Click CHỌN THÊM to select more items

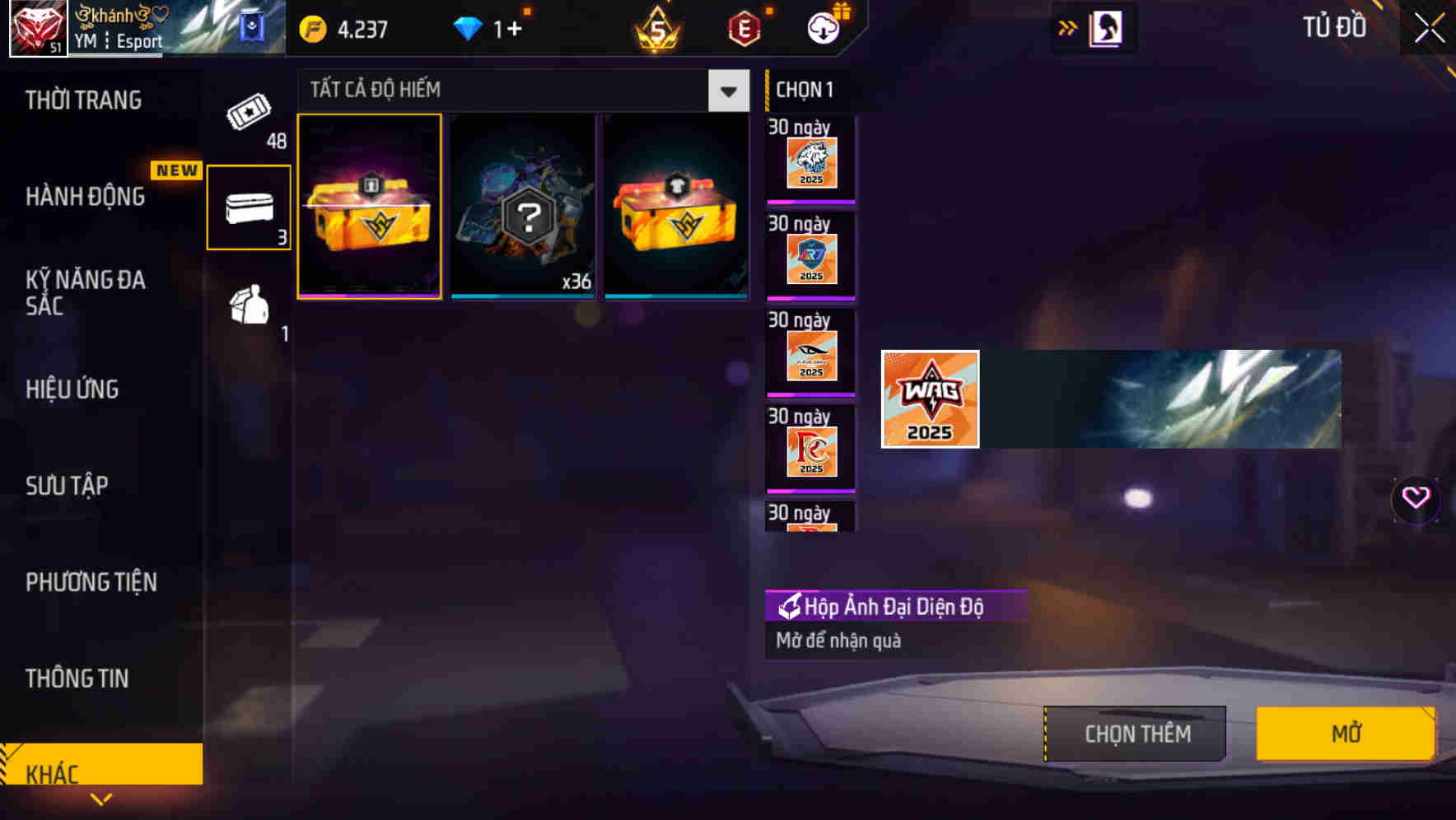click(x=1134, y=733)
